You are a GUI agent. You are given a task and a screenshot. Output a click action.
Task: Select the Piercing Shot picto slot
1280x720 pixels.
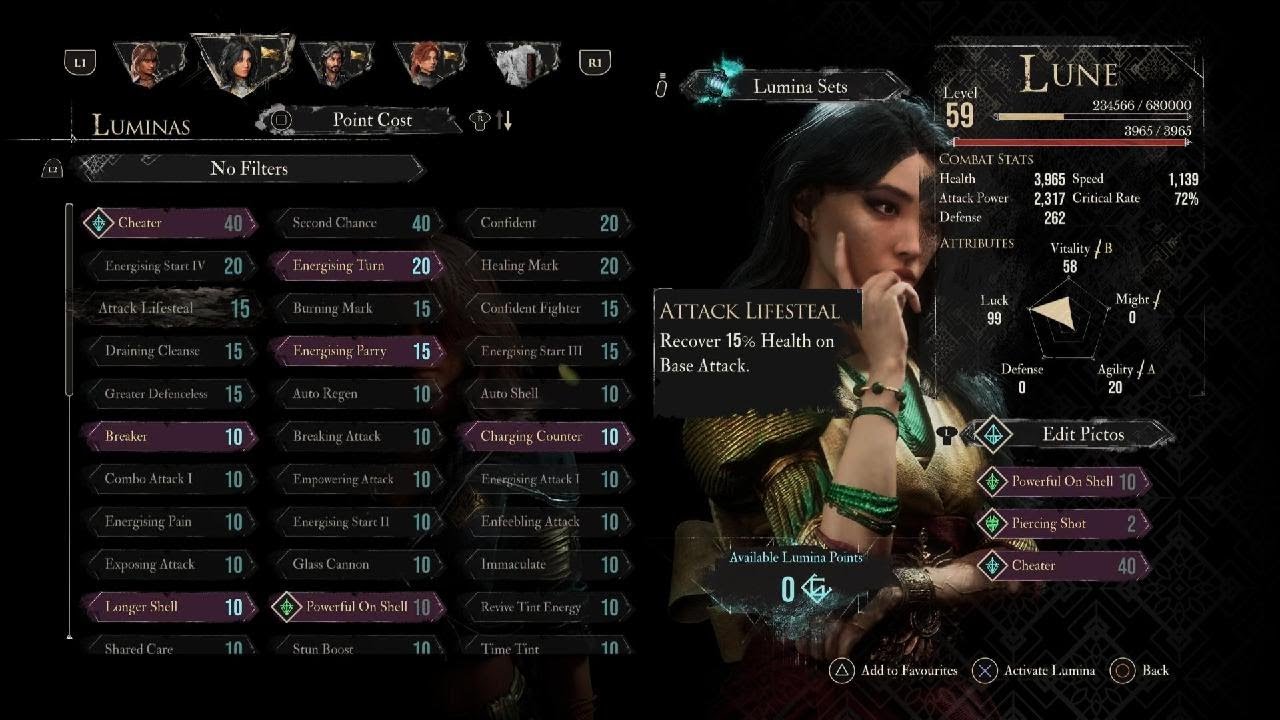[x=1062, y=523]
